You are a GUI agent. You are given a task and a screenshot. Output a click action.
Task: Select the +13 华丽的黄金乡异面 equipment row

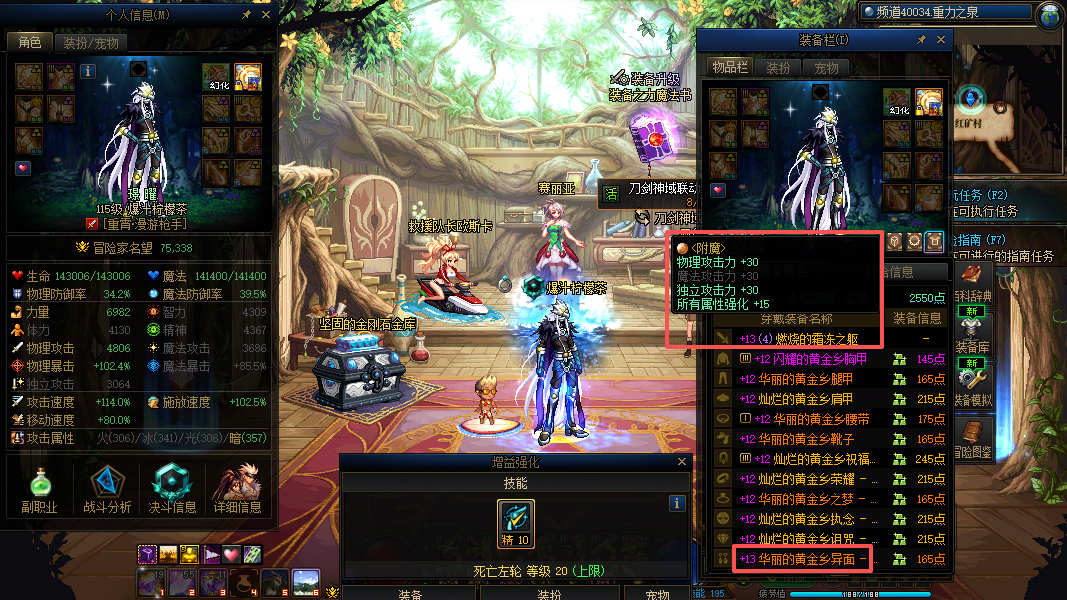click(x=803, y=559)
